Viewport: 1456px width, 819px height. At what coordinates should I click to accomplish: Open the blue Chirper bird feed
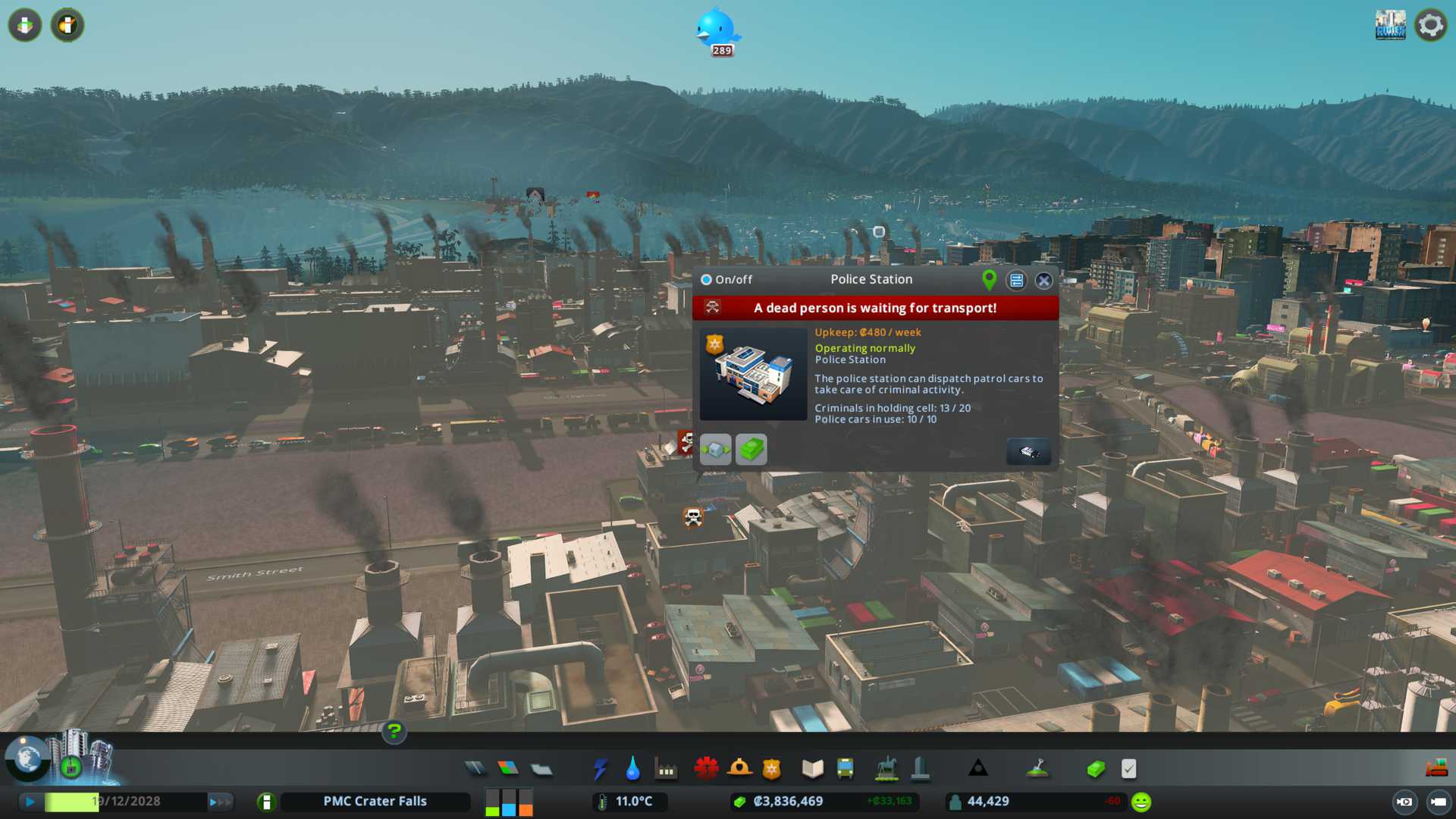[716, 29]
